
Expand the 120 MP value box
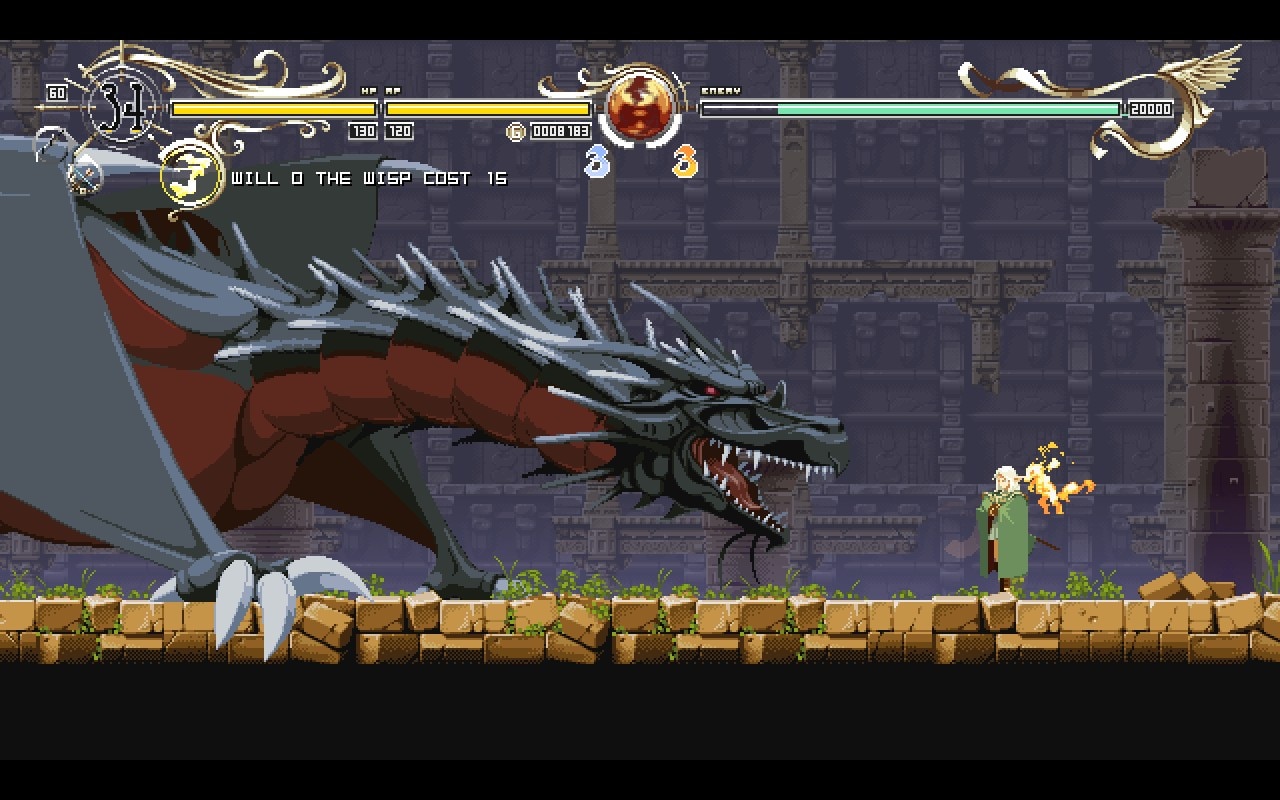tap(398, 130)
